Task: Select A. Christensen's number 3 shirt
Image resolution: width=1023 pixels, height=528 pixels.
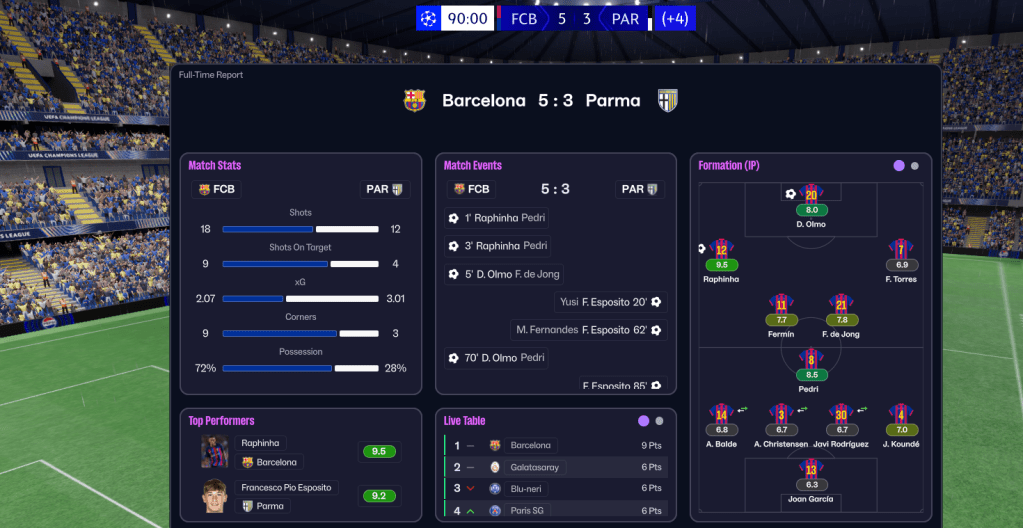Action: 781,415
